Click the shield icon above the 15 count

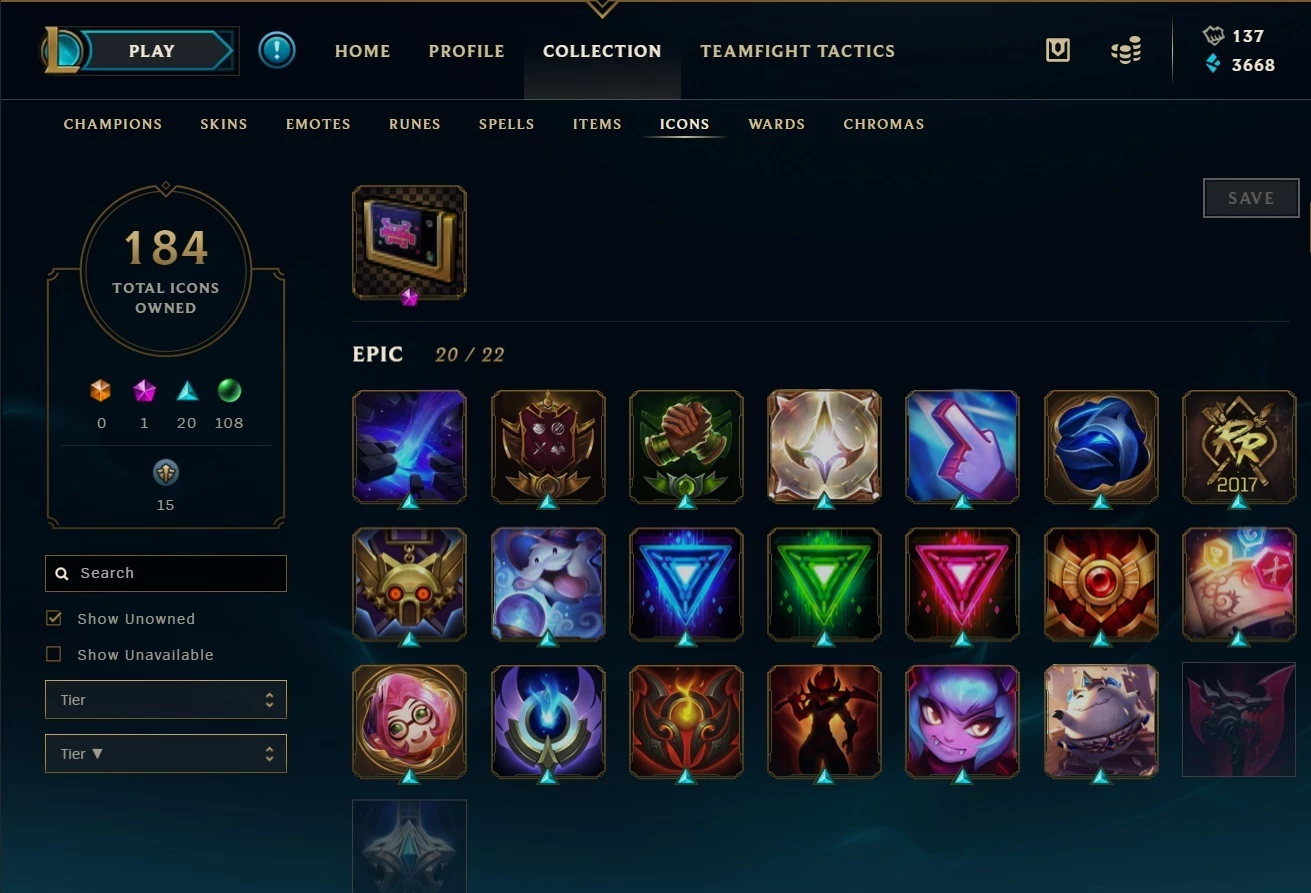(x=165, y=472)
